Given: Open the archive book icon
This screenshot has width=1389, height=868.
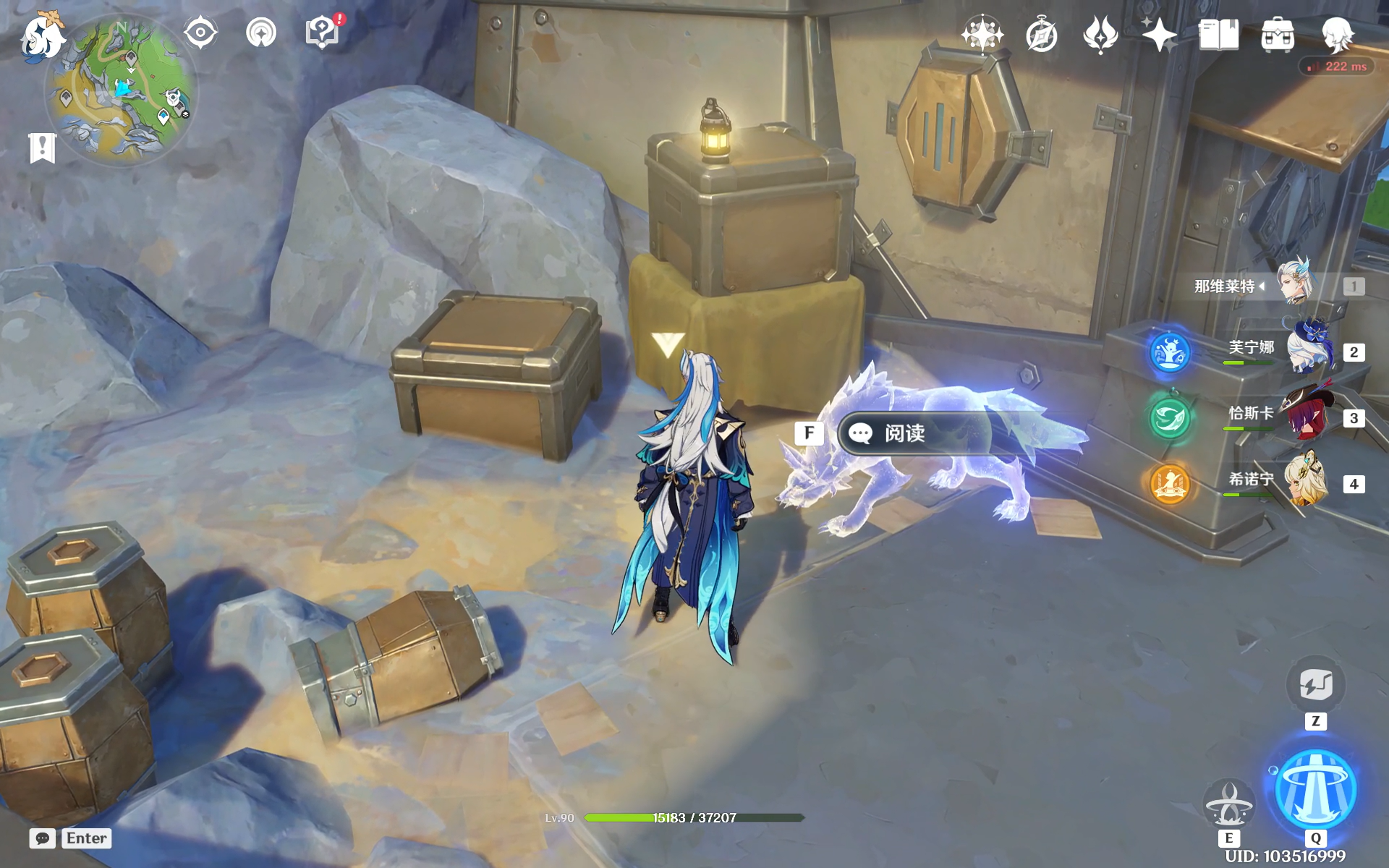Looking at the screenshot, I should coord(1218,35).
